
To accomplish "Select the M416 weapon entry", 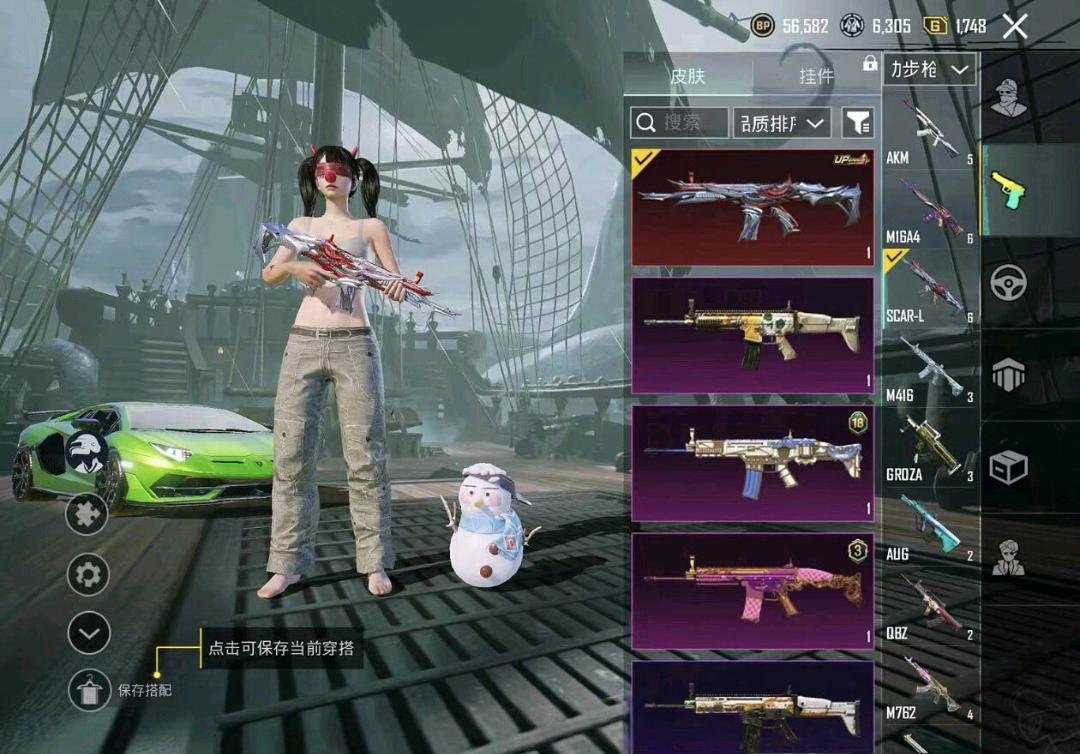I will pyautogui.click(x=930, y=370).
